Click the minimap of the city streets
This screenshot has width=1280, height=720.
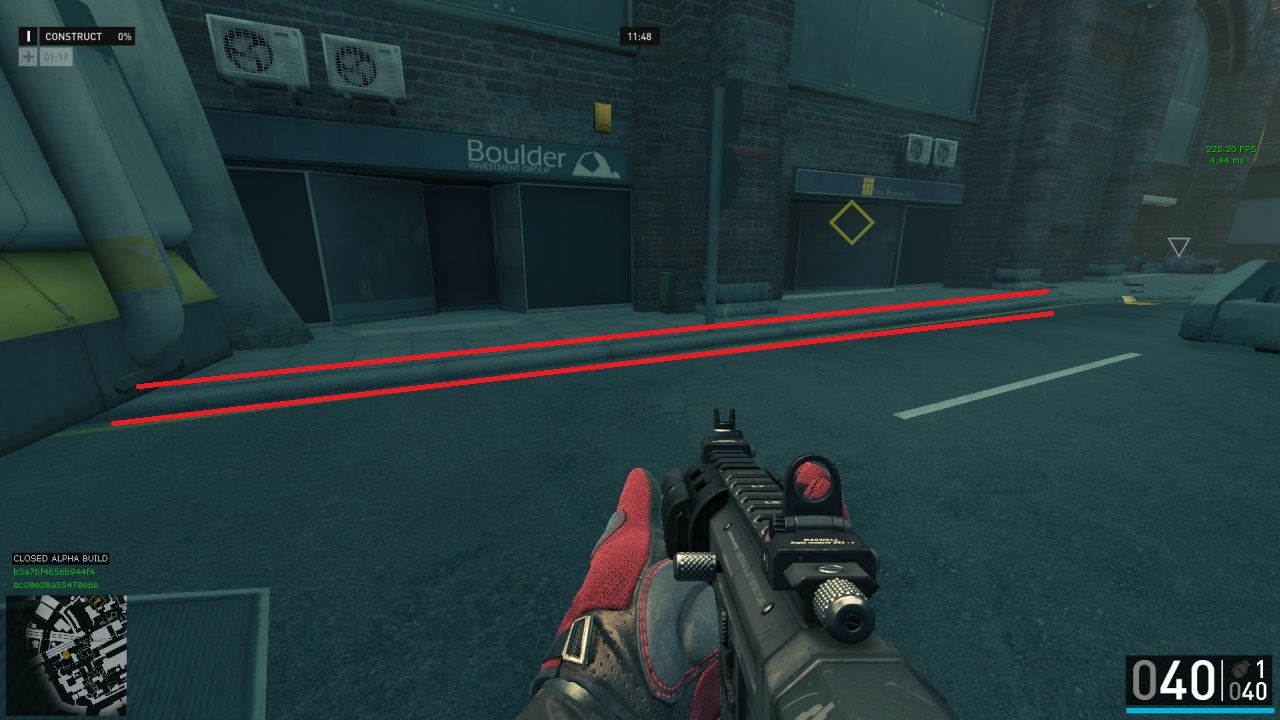66,655
